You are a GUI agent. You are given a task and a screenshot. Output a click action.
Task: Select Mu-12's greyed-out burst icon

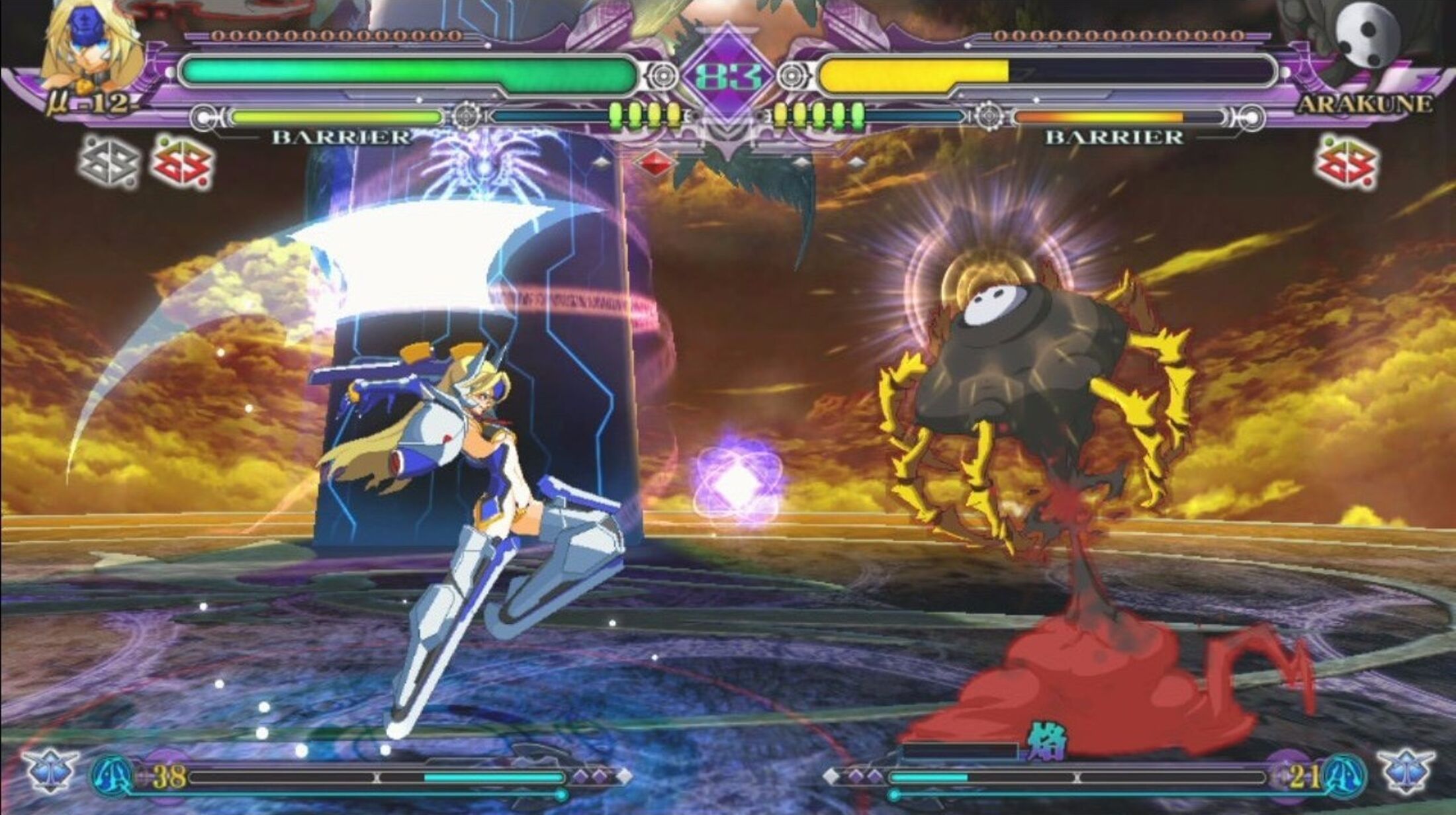(109, 163)
